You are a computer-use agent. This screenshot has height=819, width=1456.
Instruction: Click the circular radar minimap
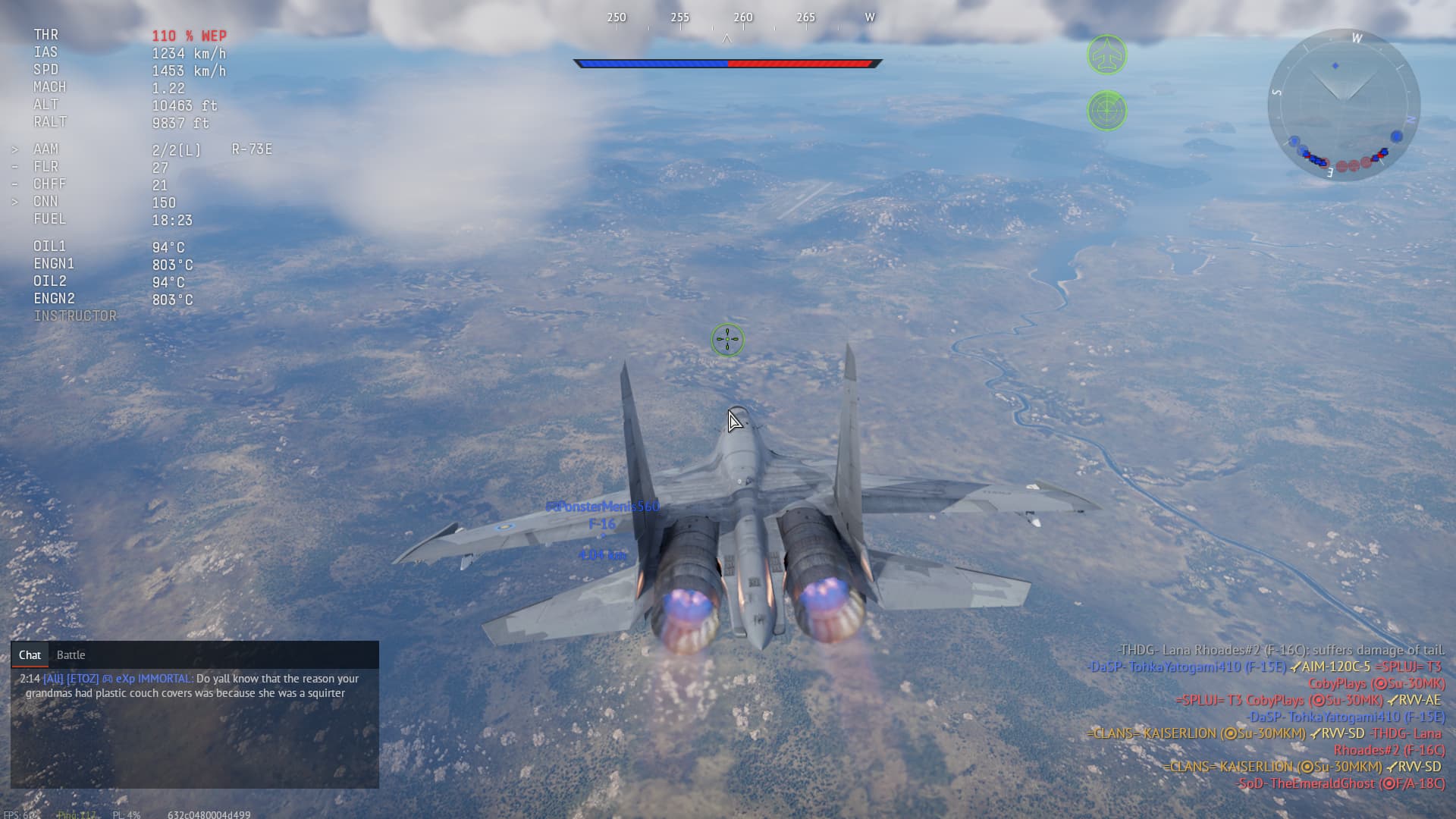point(1343,105)
